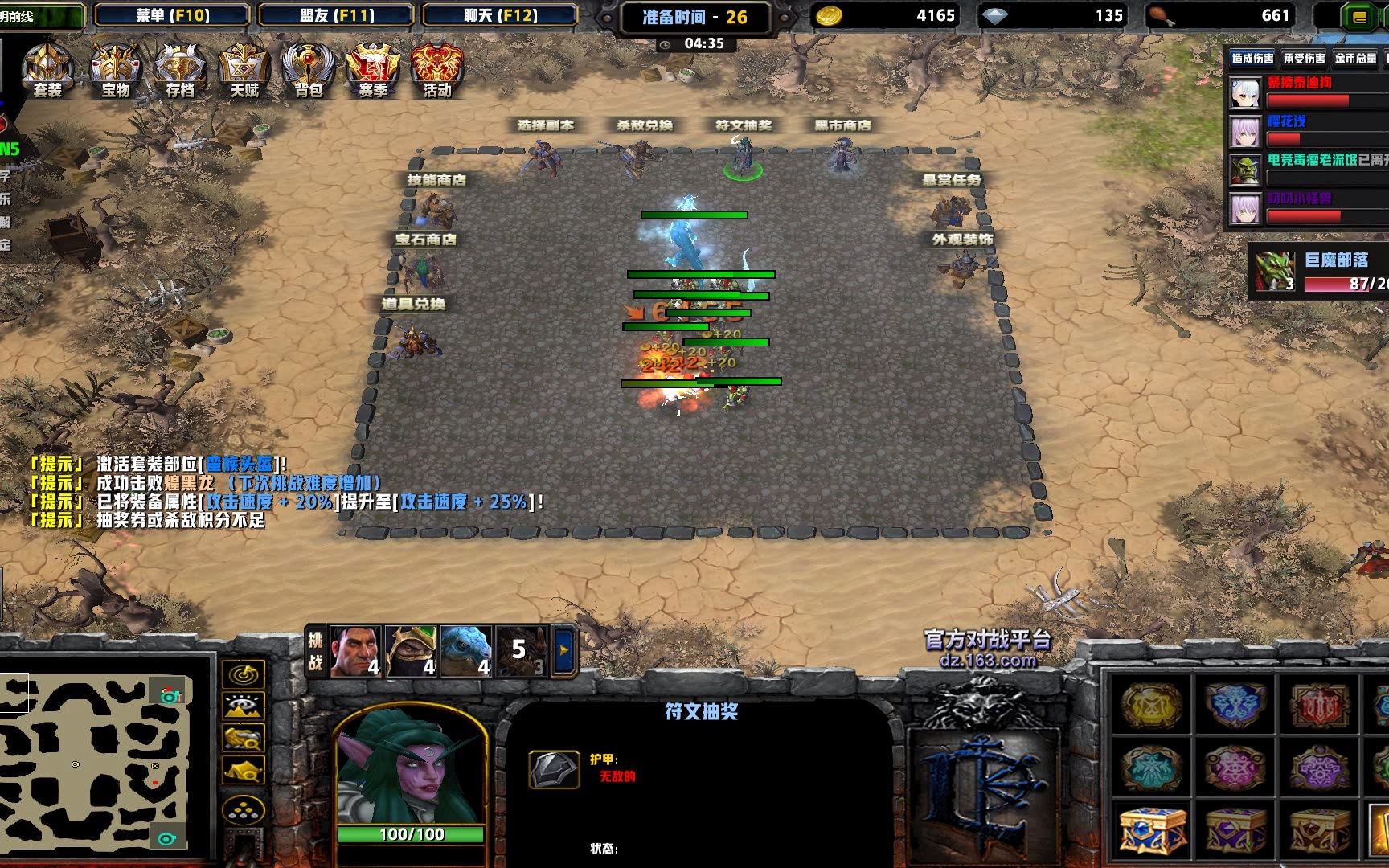
Task: Open the blue gem treasure chest icon
Action: pyautogui.click(x=1152, y=829)
